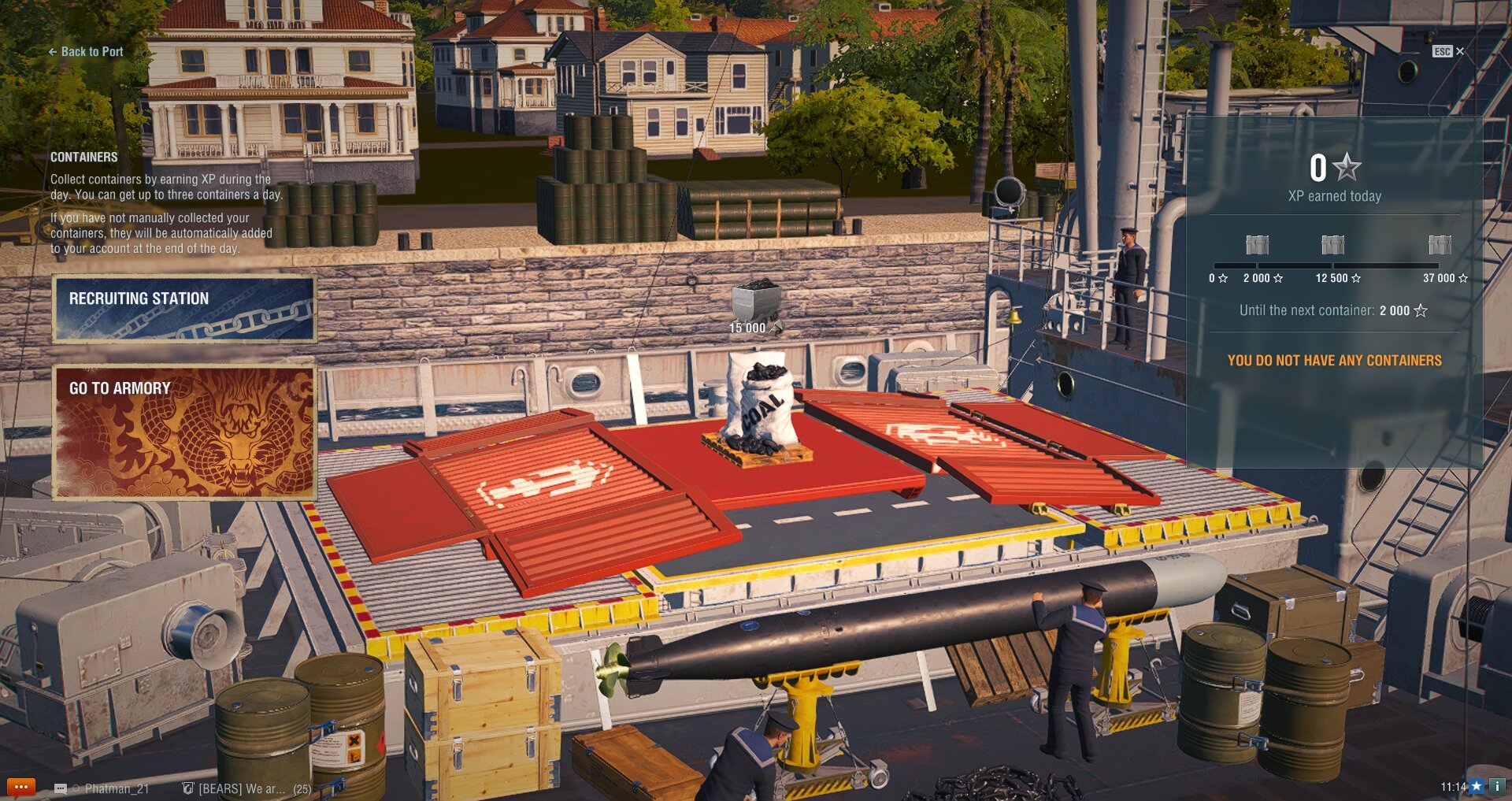
Task: Go back to Port
Action: click(x=86, y=52)
